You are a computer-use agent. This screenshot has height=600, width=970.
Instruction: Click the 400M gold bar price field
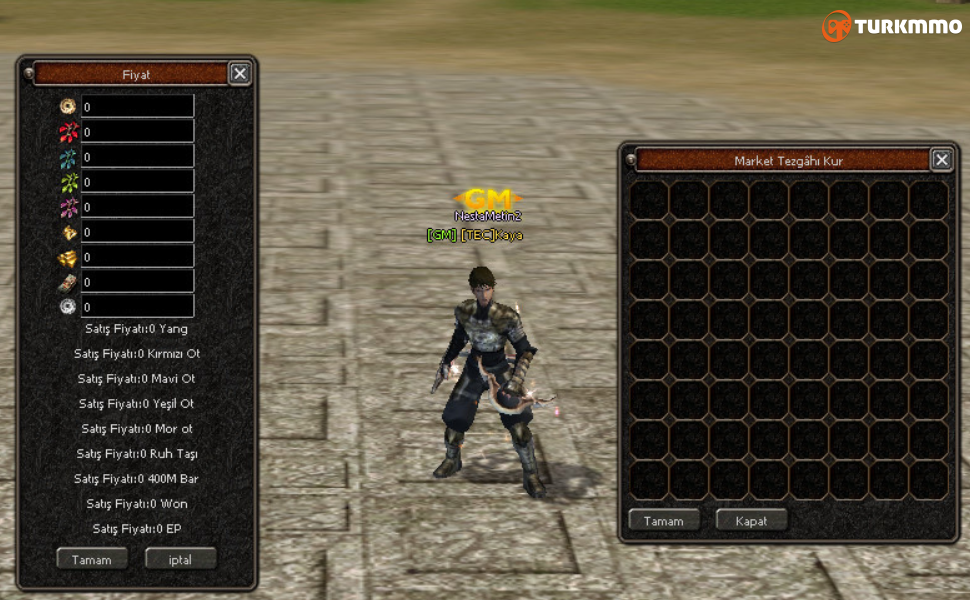137,256
